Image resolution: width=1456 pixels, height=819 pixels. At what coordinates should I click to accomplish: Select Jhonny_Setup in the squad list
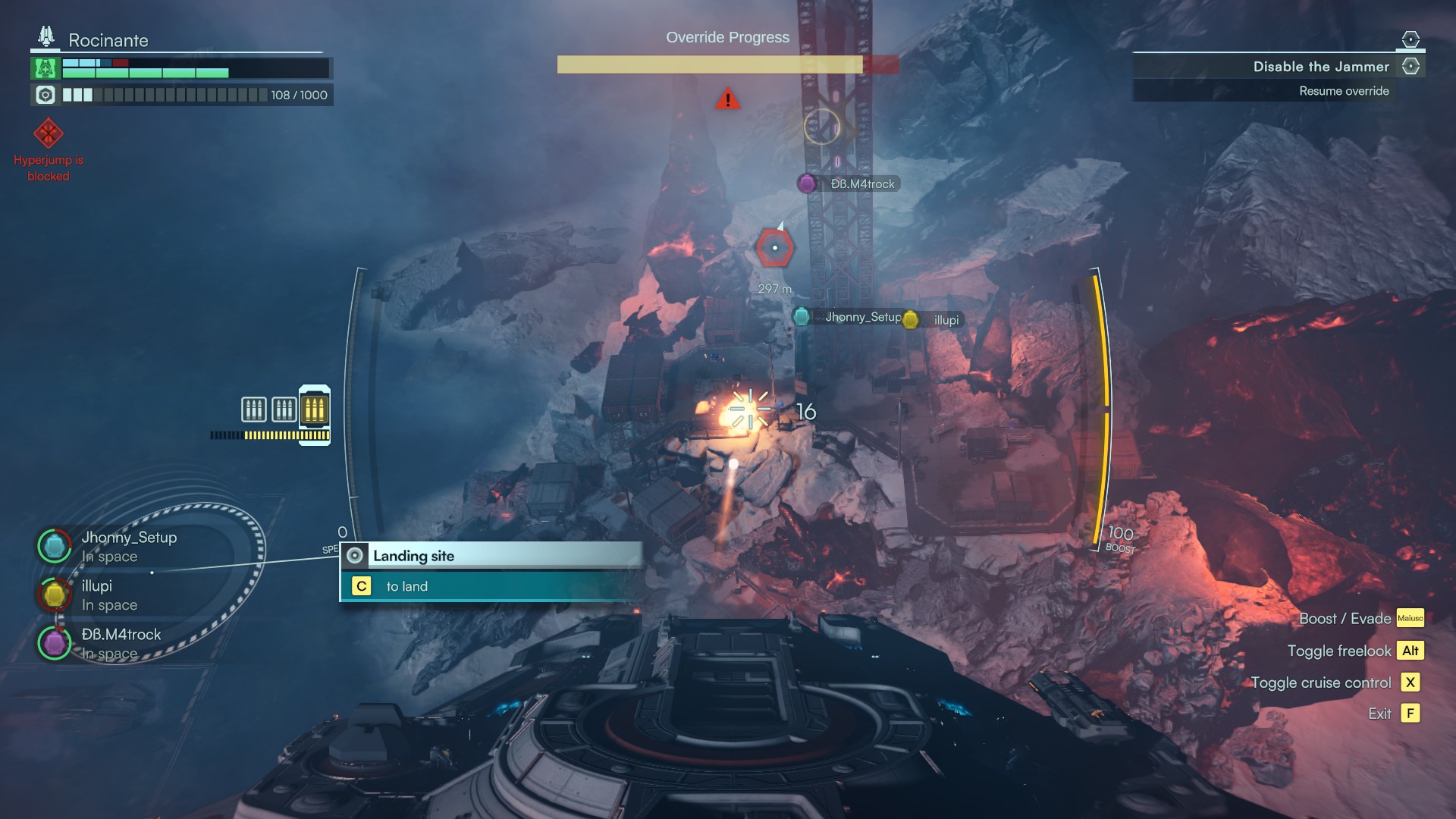coord(129,538)
